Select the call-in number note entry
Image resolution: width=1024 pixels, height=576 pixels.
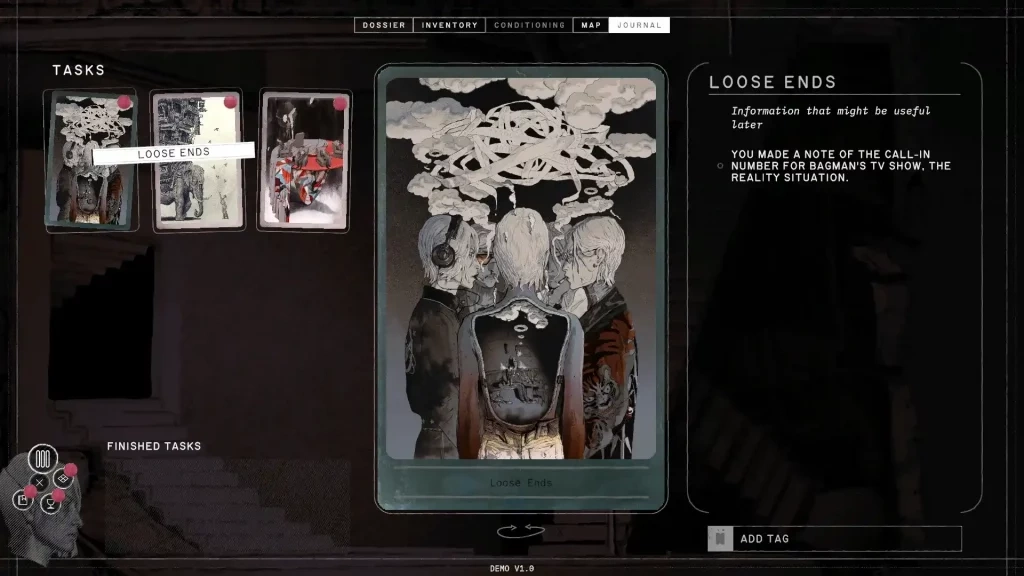pos(840,166)
